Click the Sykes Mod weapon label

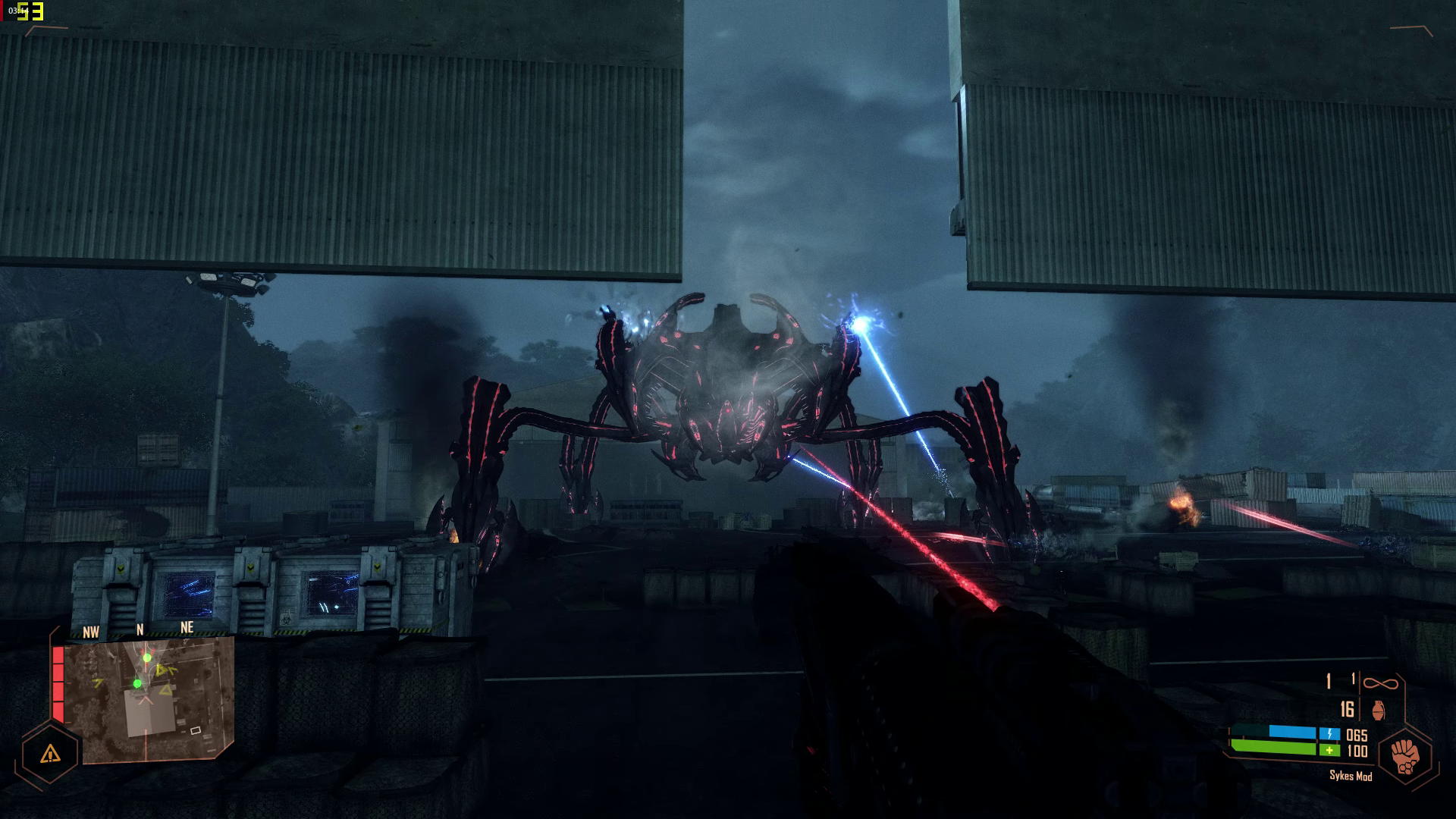coord(1351,777)
